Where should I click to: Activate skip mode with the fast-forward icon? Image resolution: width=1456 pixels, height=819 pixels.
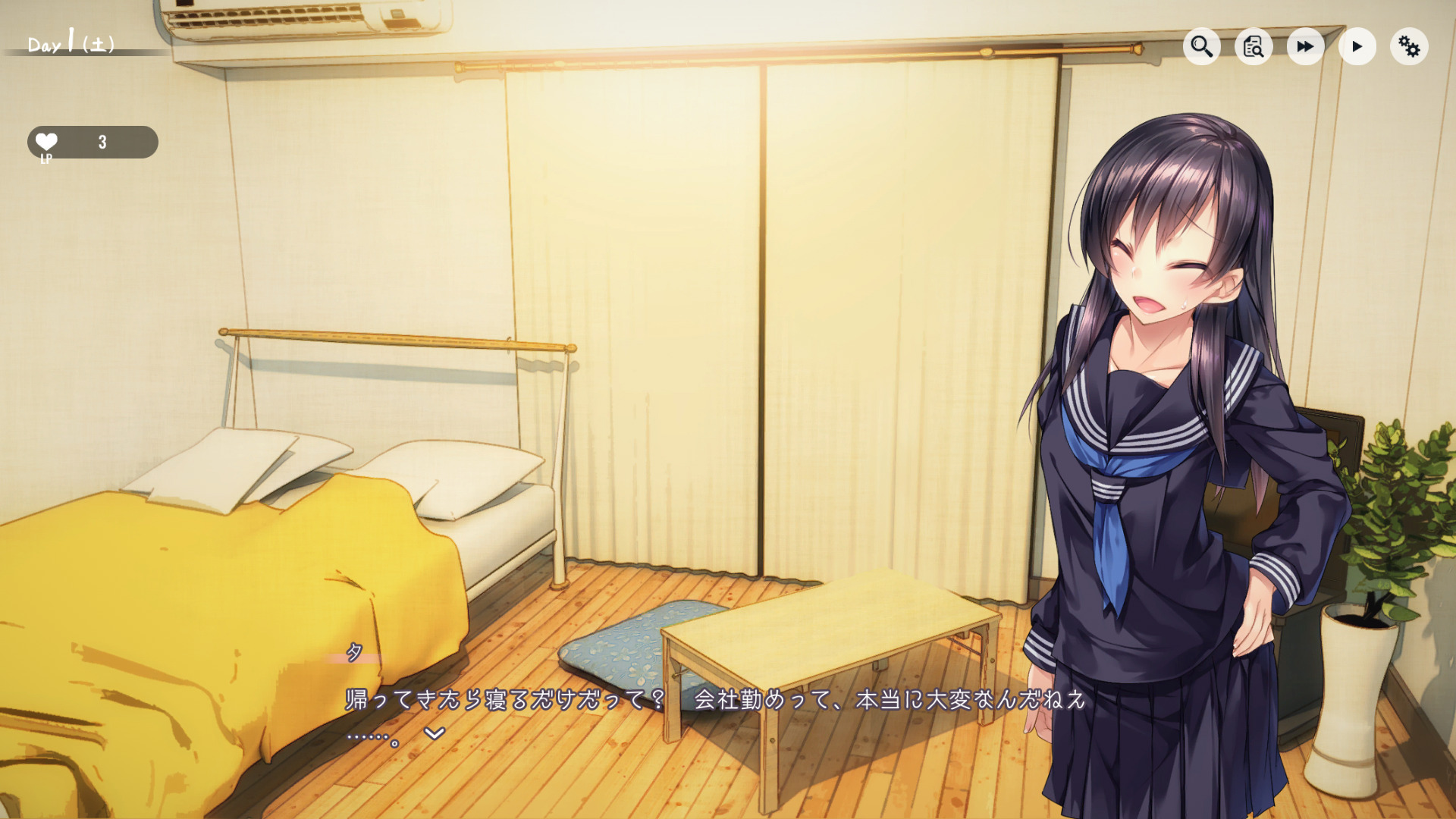click(x=1304, y=46)
